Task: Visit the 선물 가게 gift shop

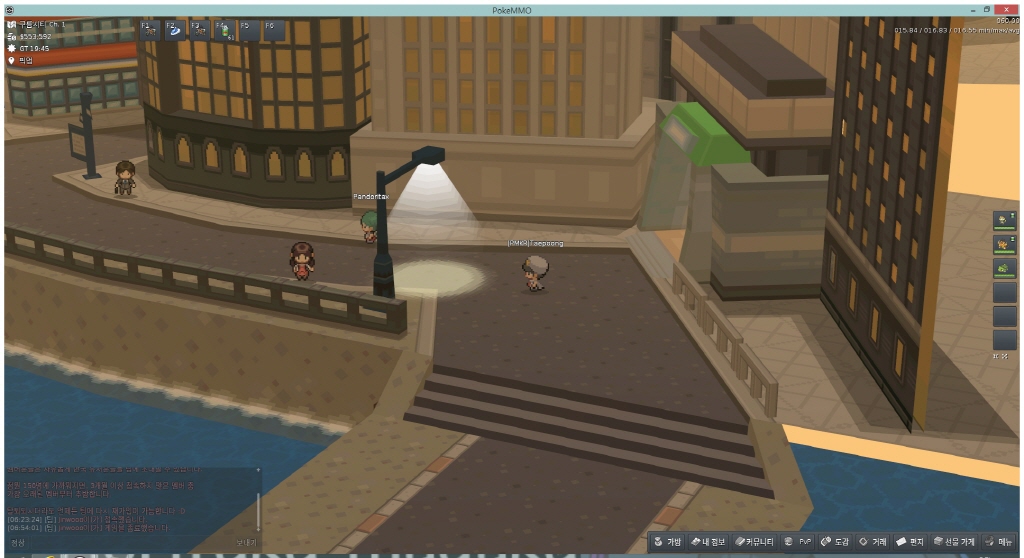Action: click(954, 541)
